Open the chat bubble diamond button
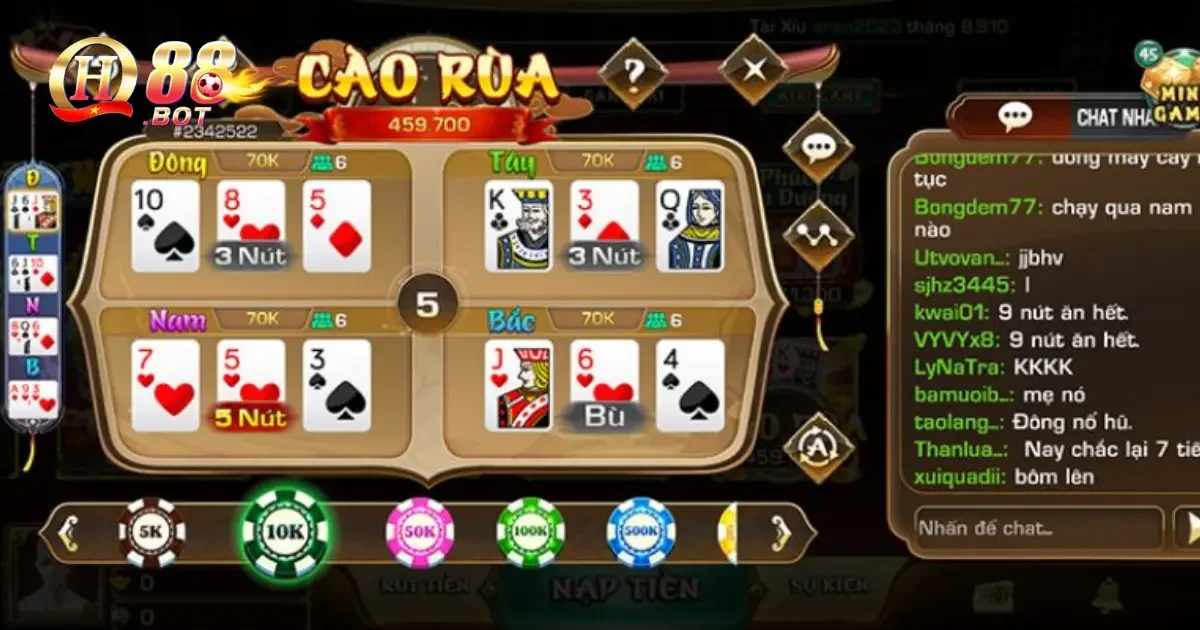Image resolution: width=1200 pixels, height=630 pixels. pos(819,148)
